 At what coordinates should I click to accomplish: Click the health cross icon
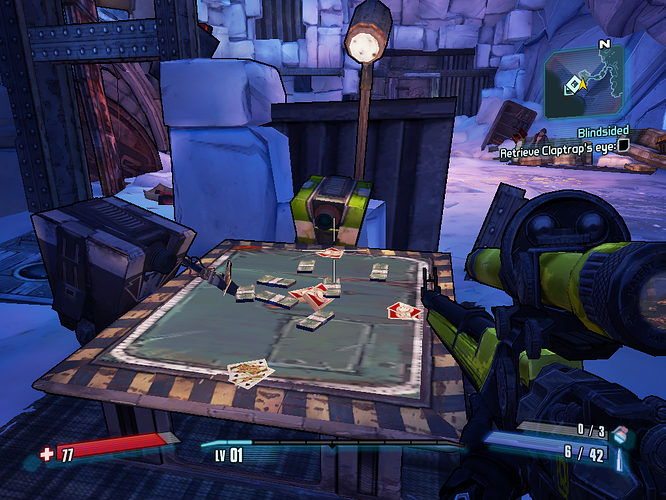(x=46, y=454)
